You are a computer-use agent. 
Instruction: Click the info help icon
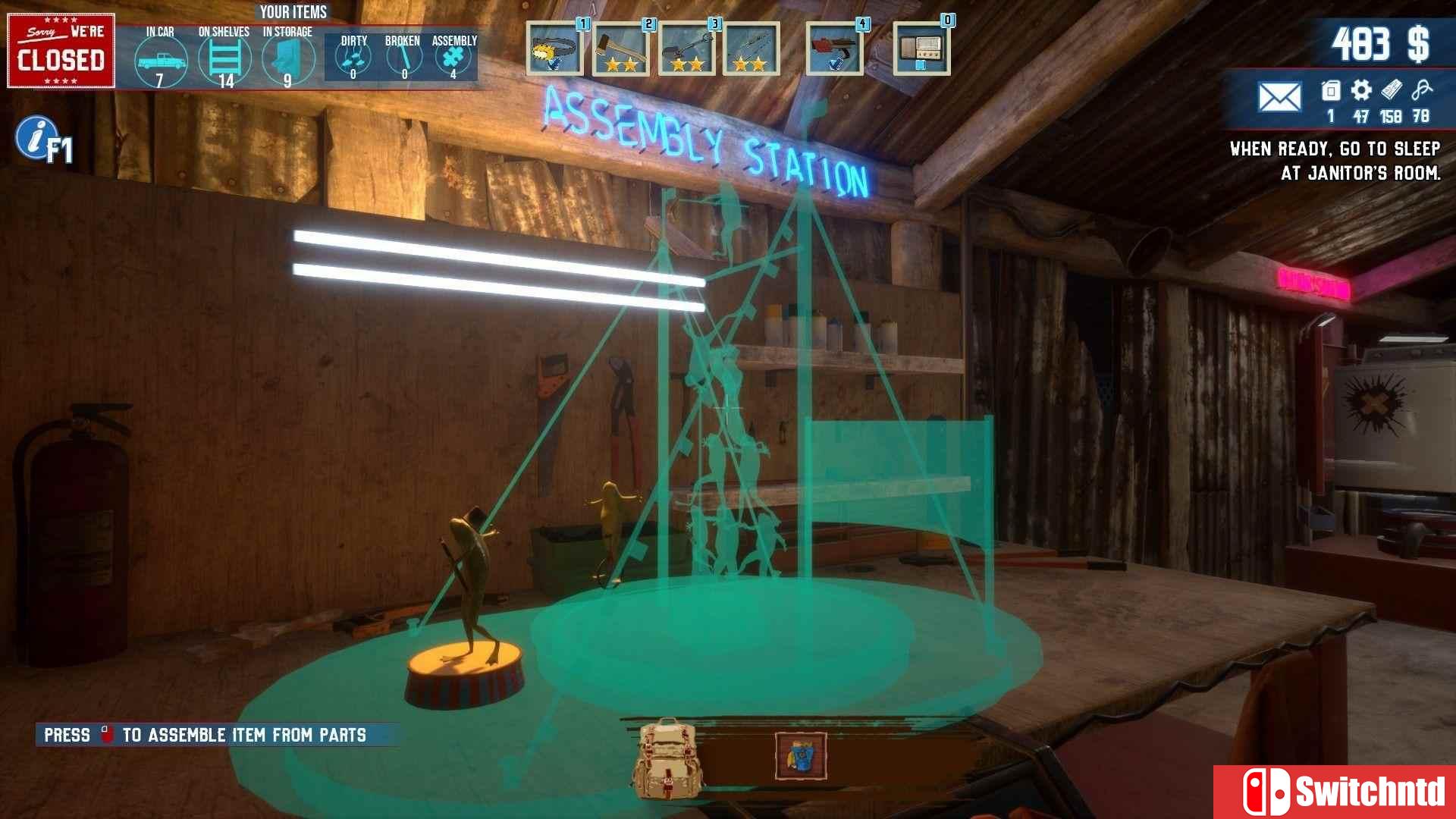tap(35, 137)
